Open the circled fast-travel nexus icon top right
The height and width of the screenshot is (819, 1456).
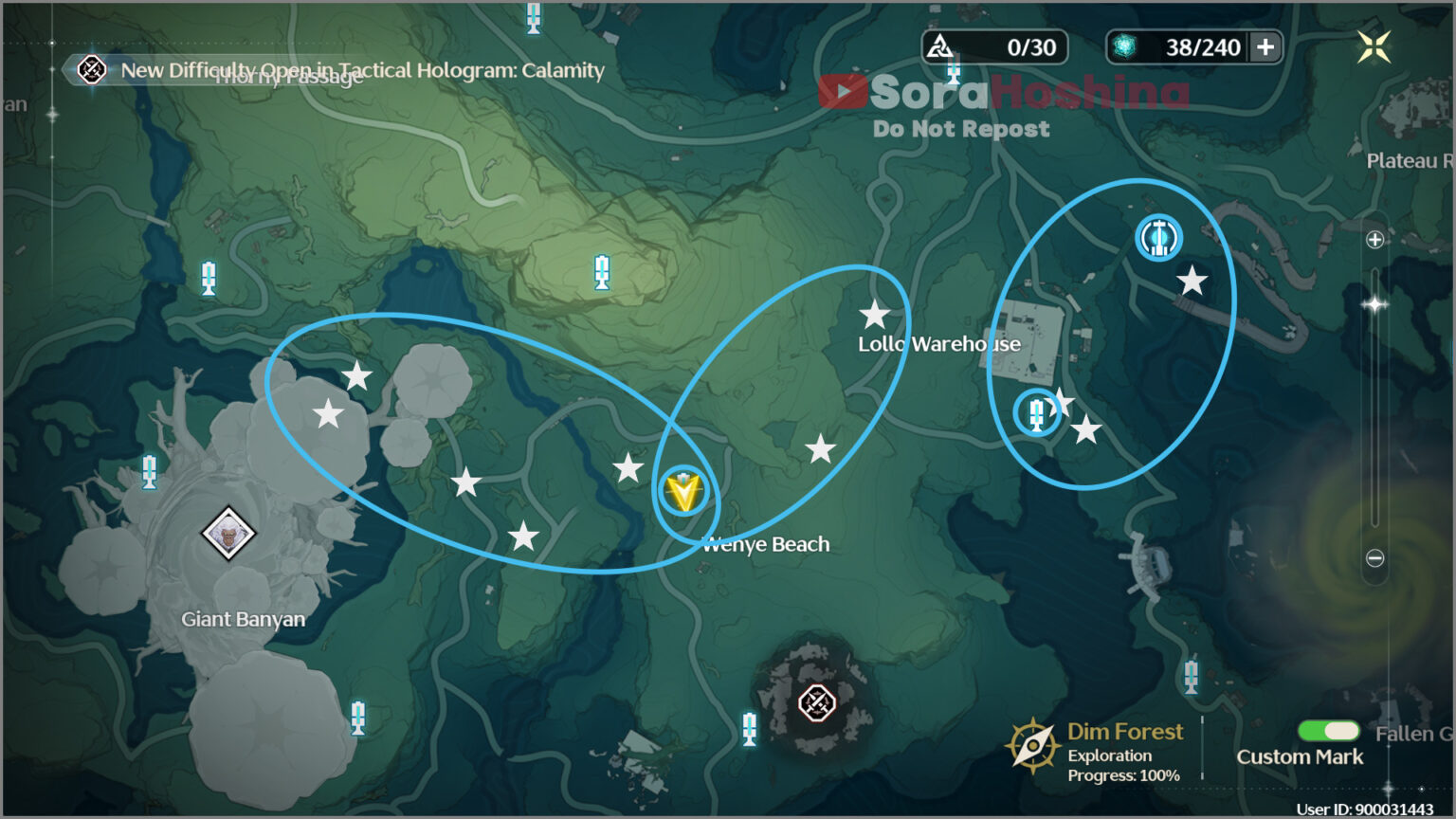1158,239
